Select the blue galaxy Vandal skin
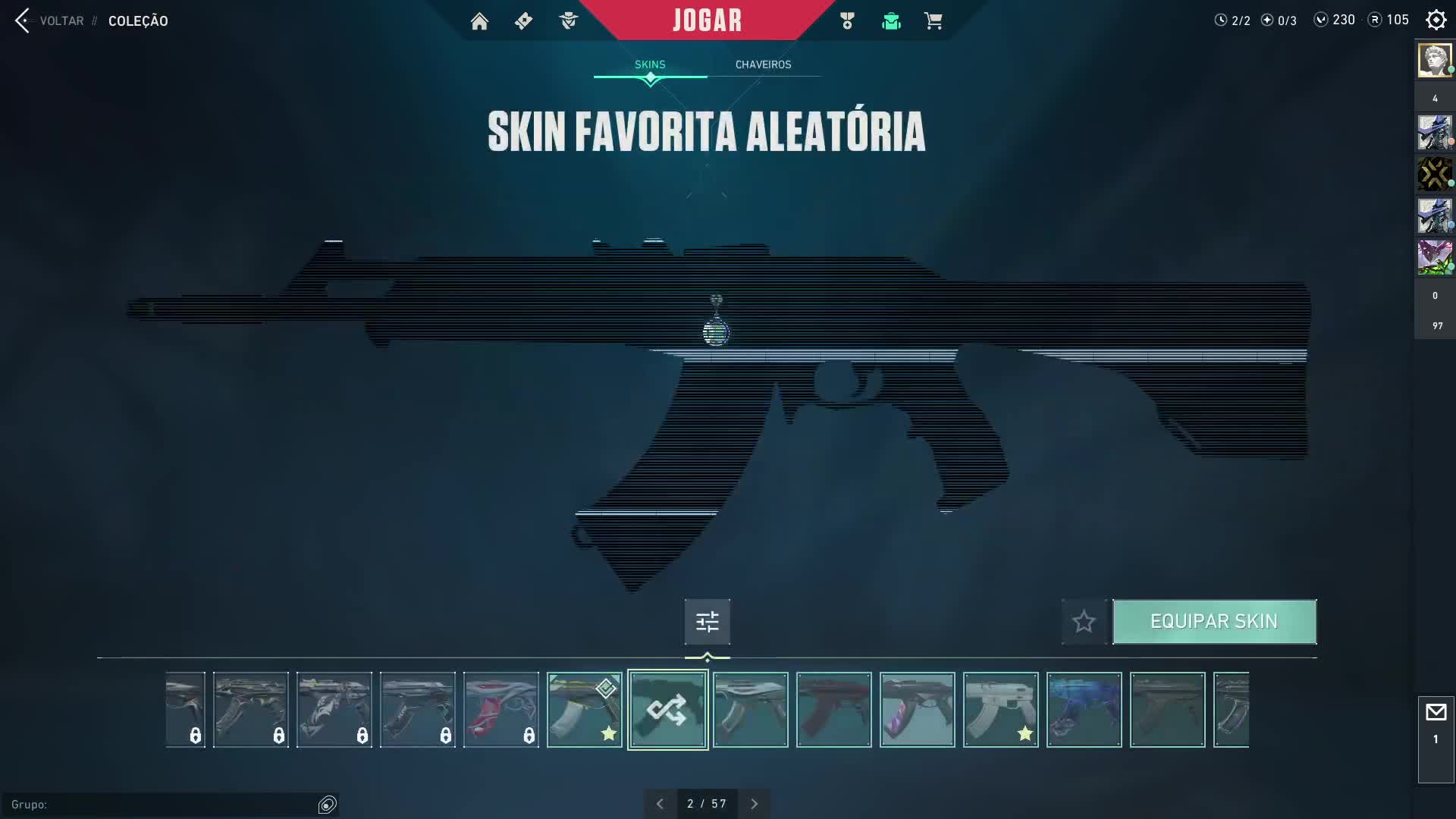 (x=1084, y=710)
